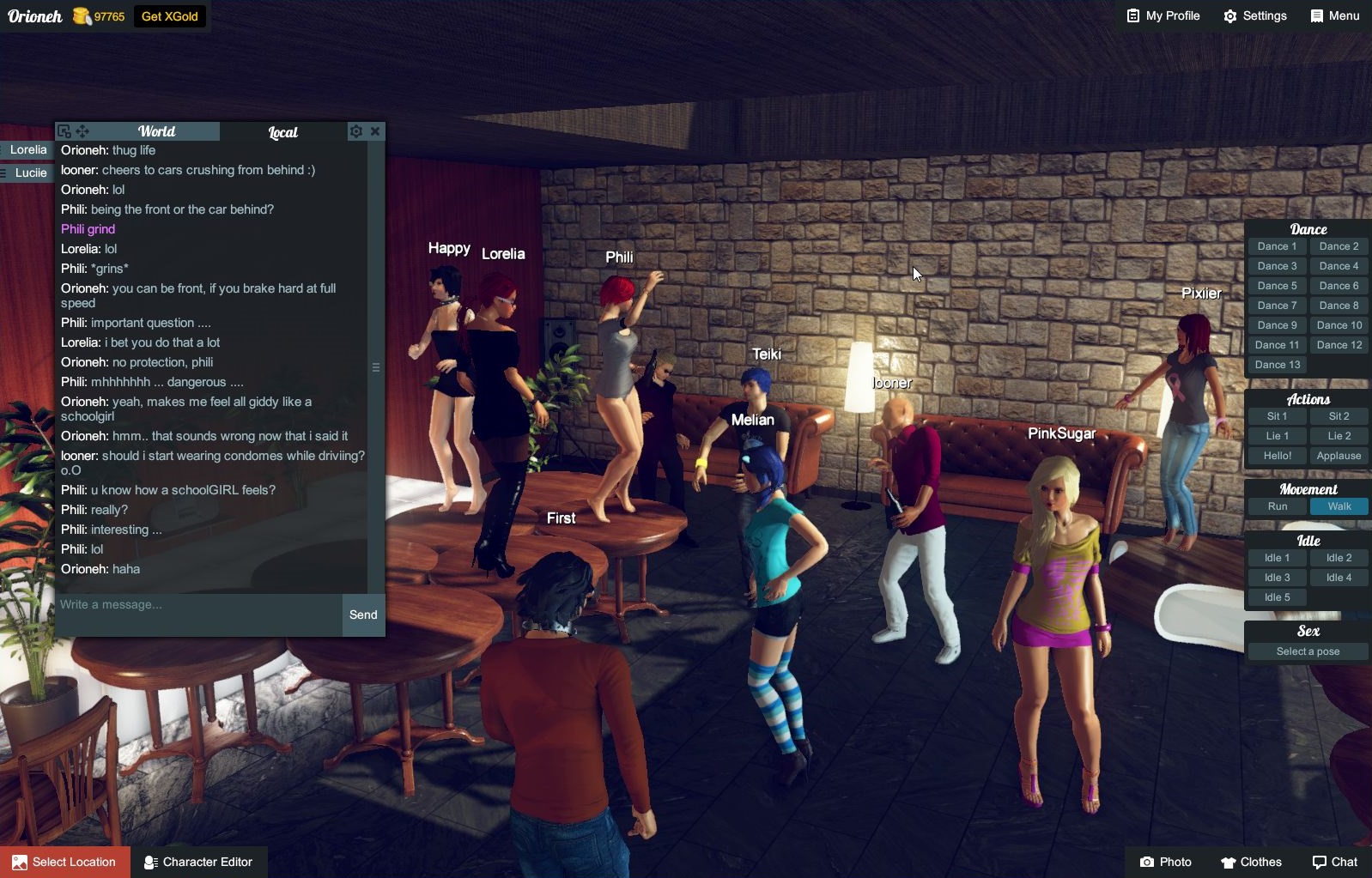
Task: Take a Photo
Action: pyautogui.click(x=1165, y=862)
